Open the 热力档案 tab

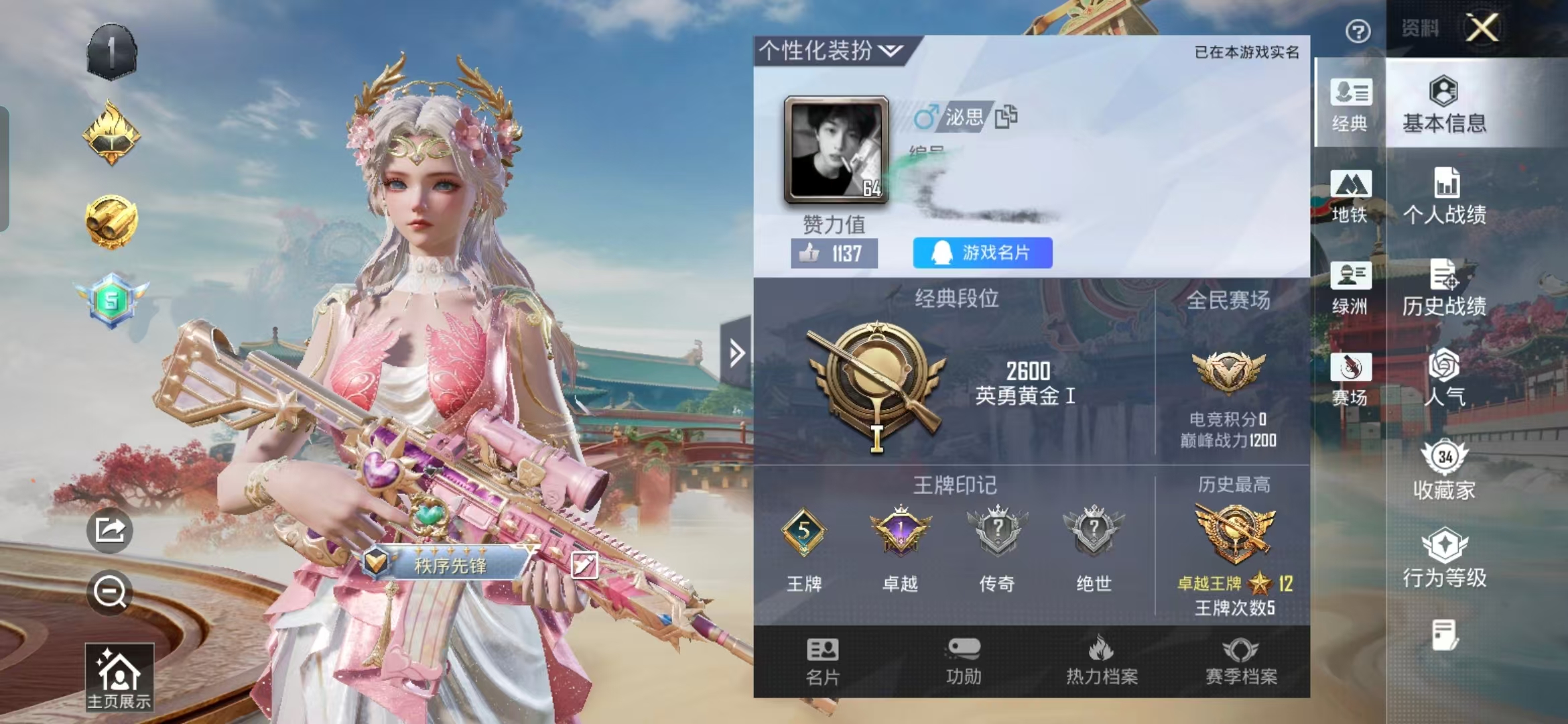(1102, 662)
